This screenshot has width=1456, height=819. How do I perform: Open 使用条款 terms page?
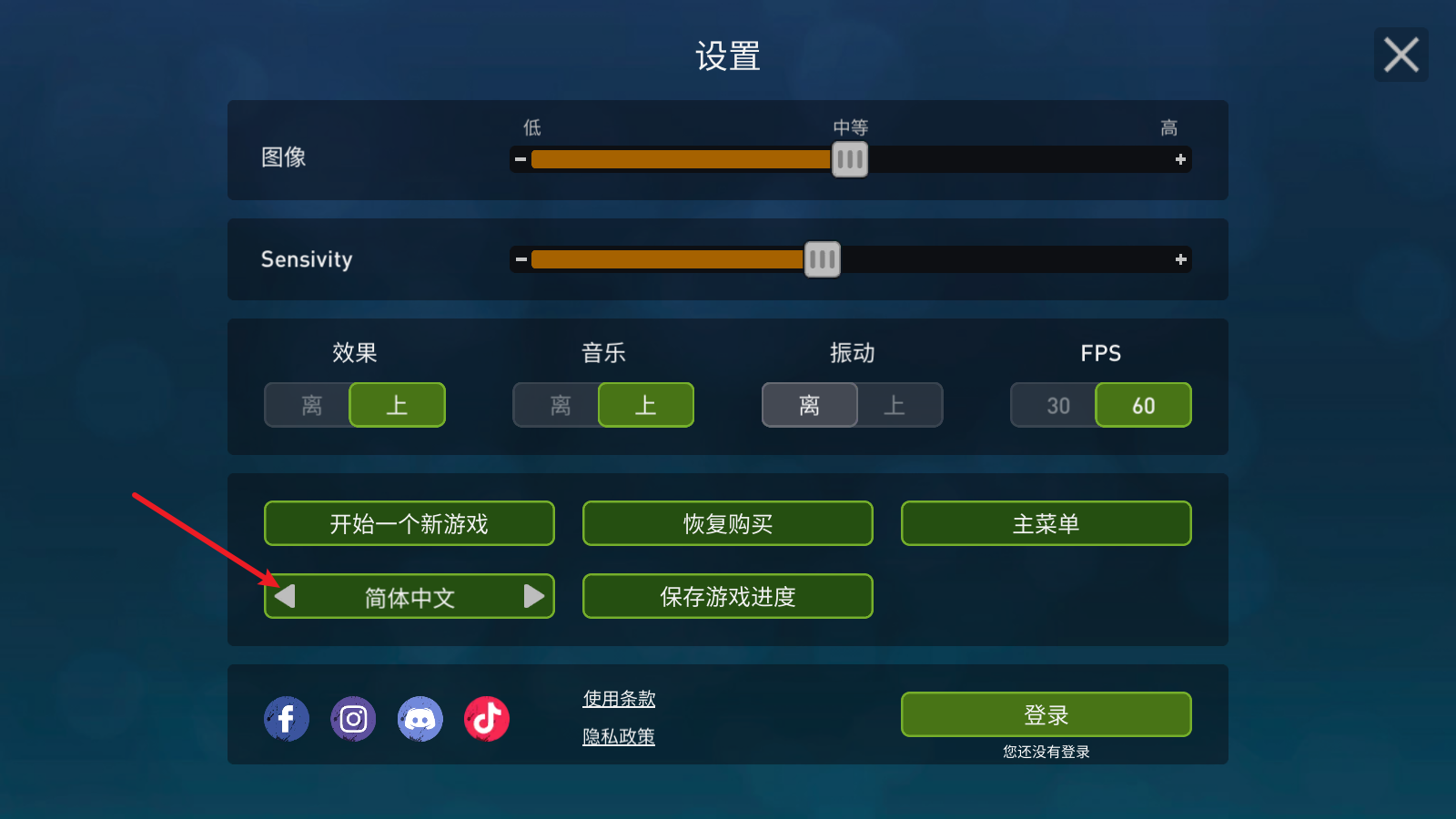619,699
